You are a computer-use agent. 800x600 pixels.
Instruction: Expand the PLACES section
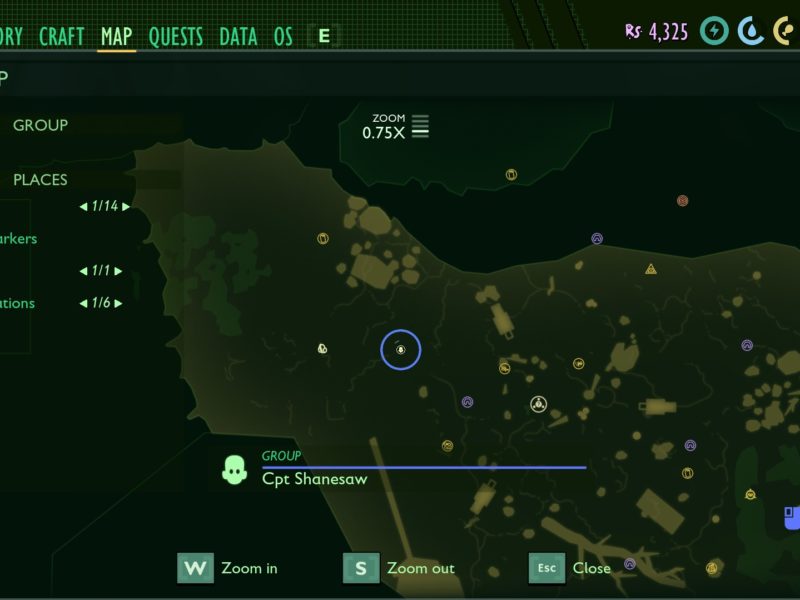[41, 180]
